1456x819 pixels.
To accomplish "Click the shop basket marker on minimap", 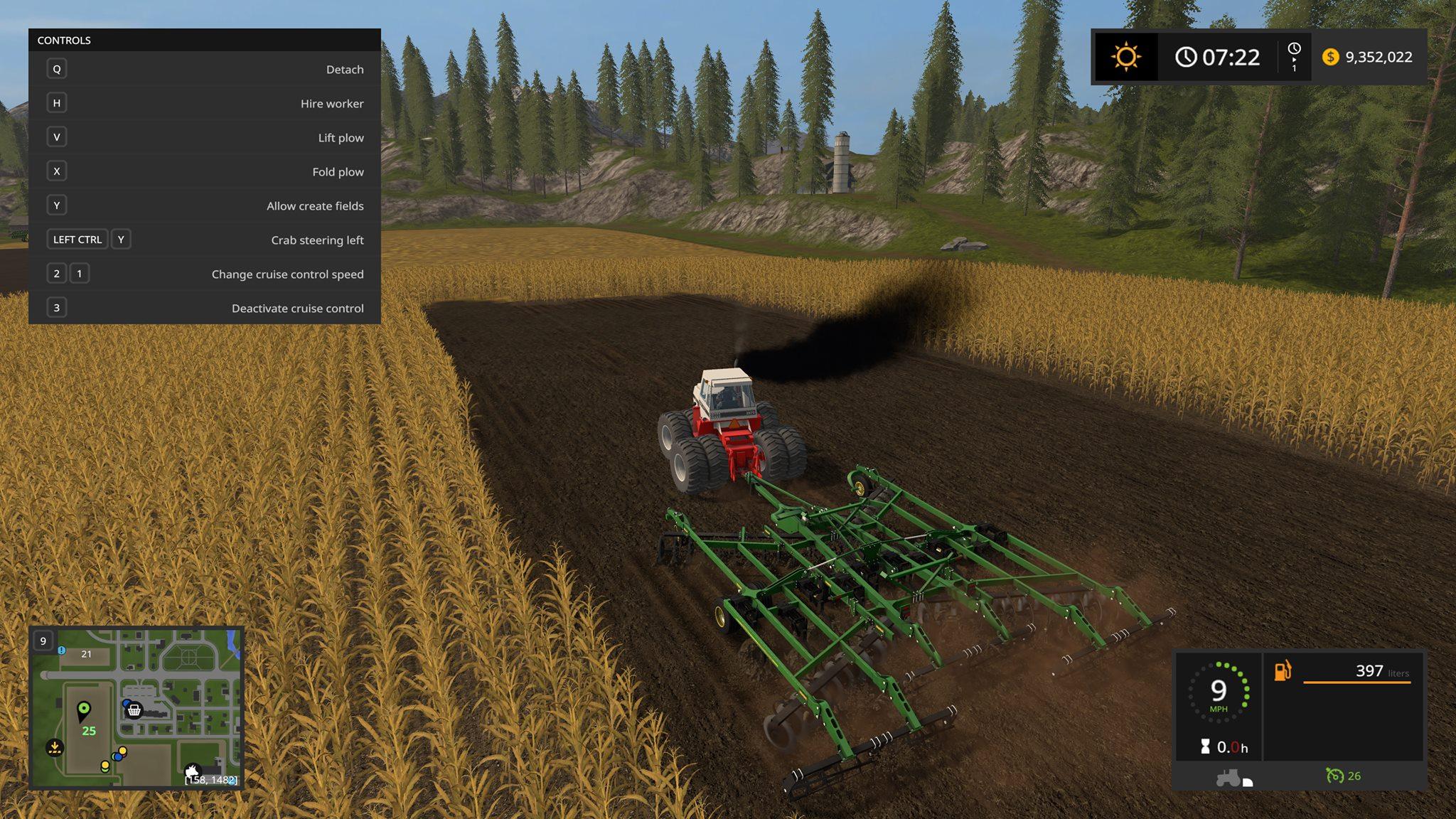I will tap(134, 710).
